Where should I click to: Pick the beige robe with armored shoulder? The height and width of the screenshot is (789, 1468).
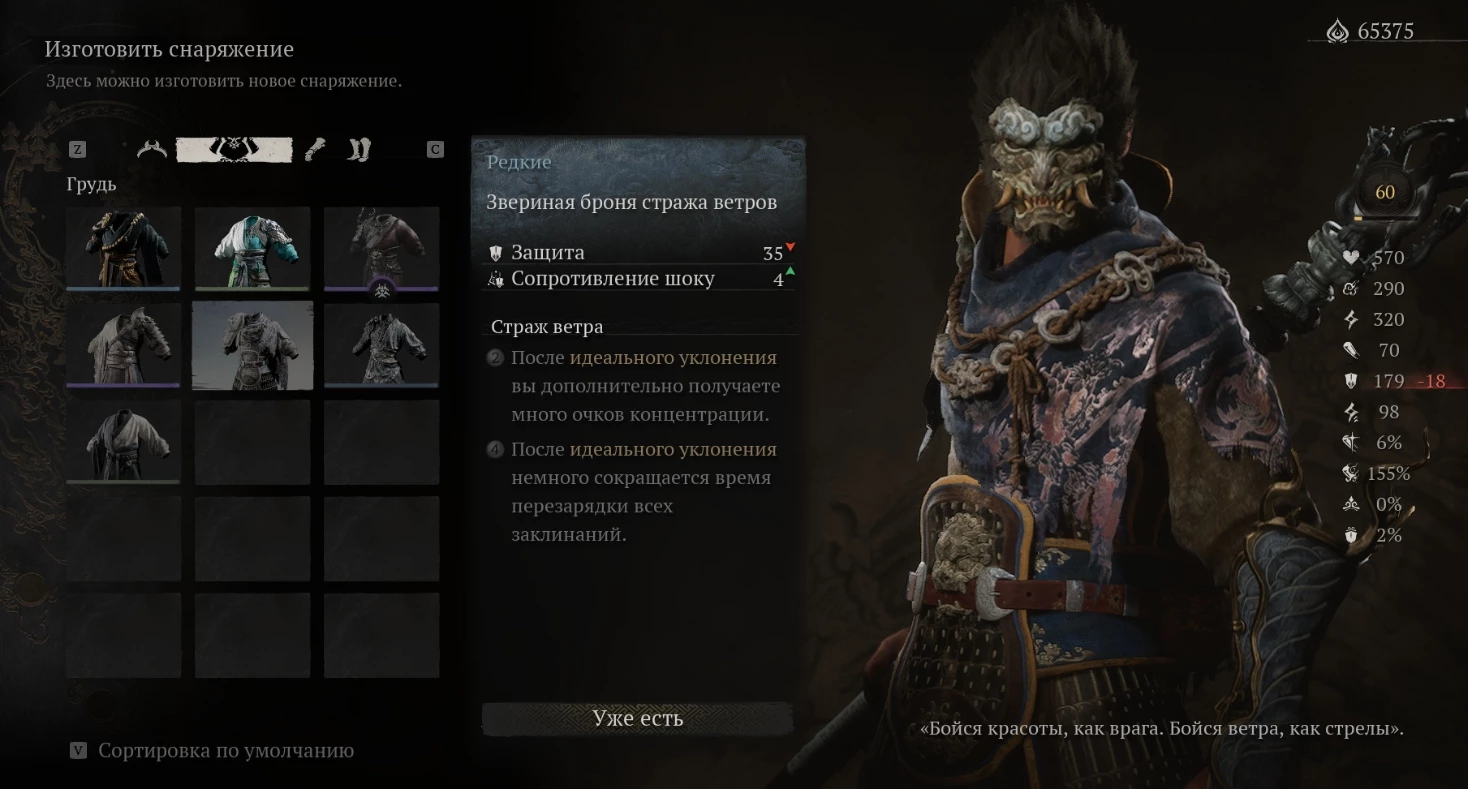124,345
